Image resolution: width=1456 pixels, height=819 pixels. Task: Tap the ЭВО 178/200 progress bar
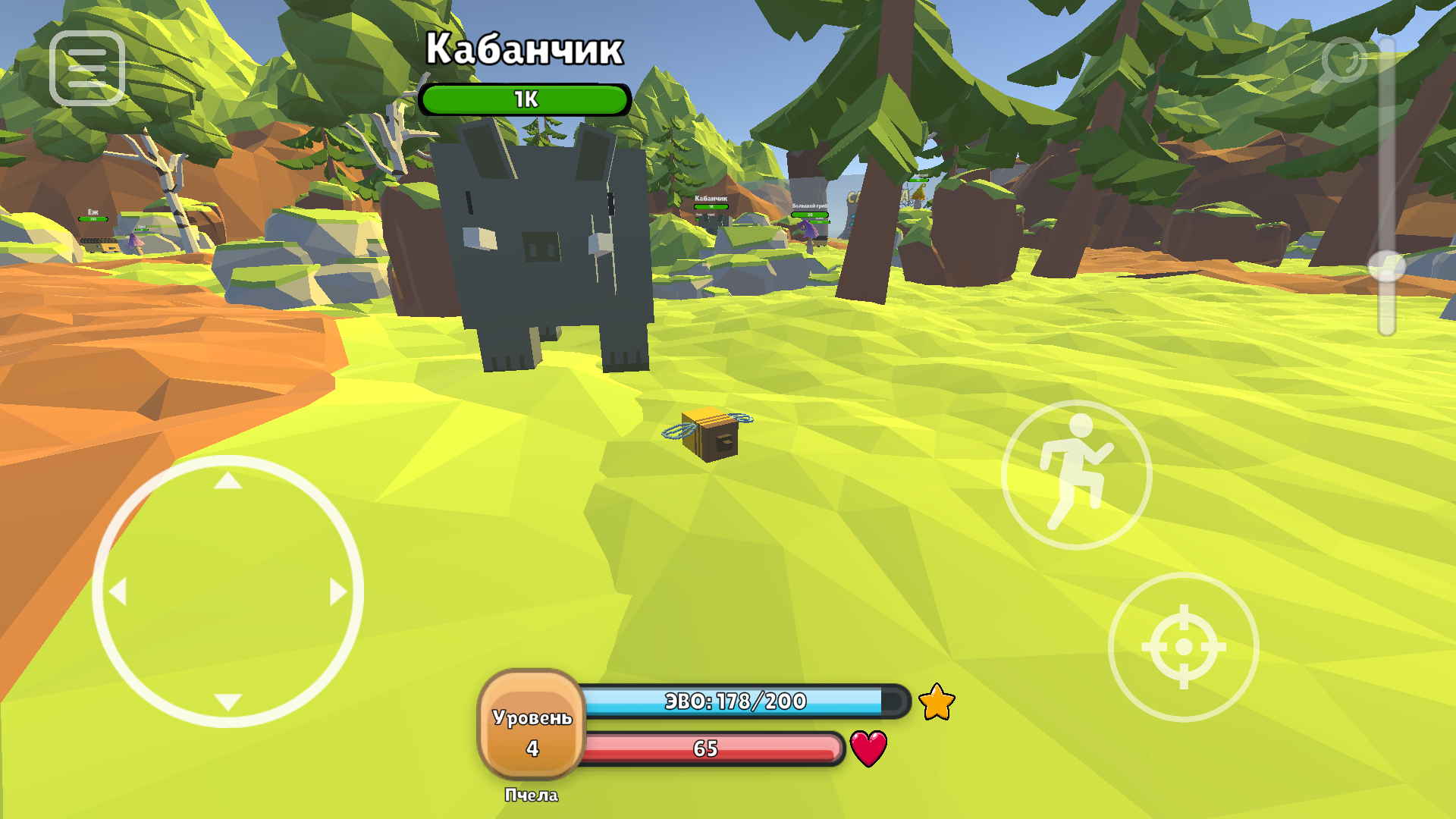pyautogui.click(x=734, y=701)
